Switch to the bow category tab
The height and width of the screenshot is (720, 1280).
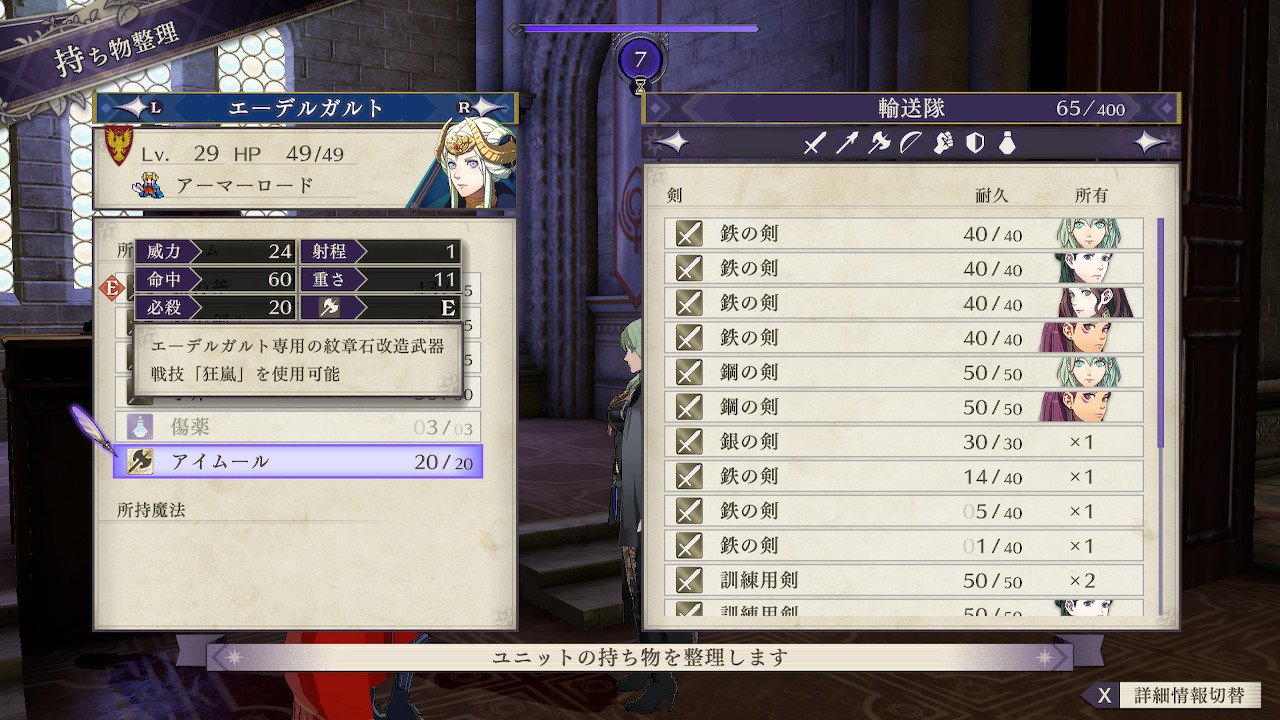click(x=910, y=143)
